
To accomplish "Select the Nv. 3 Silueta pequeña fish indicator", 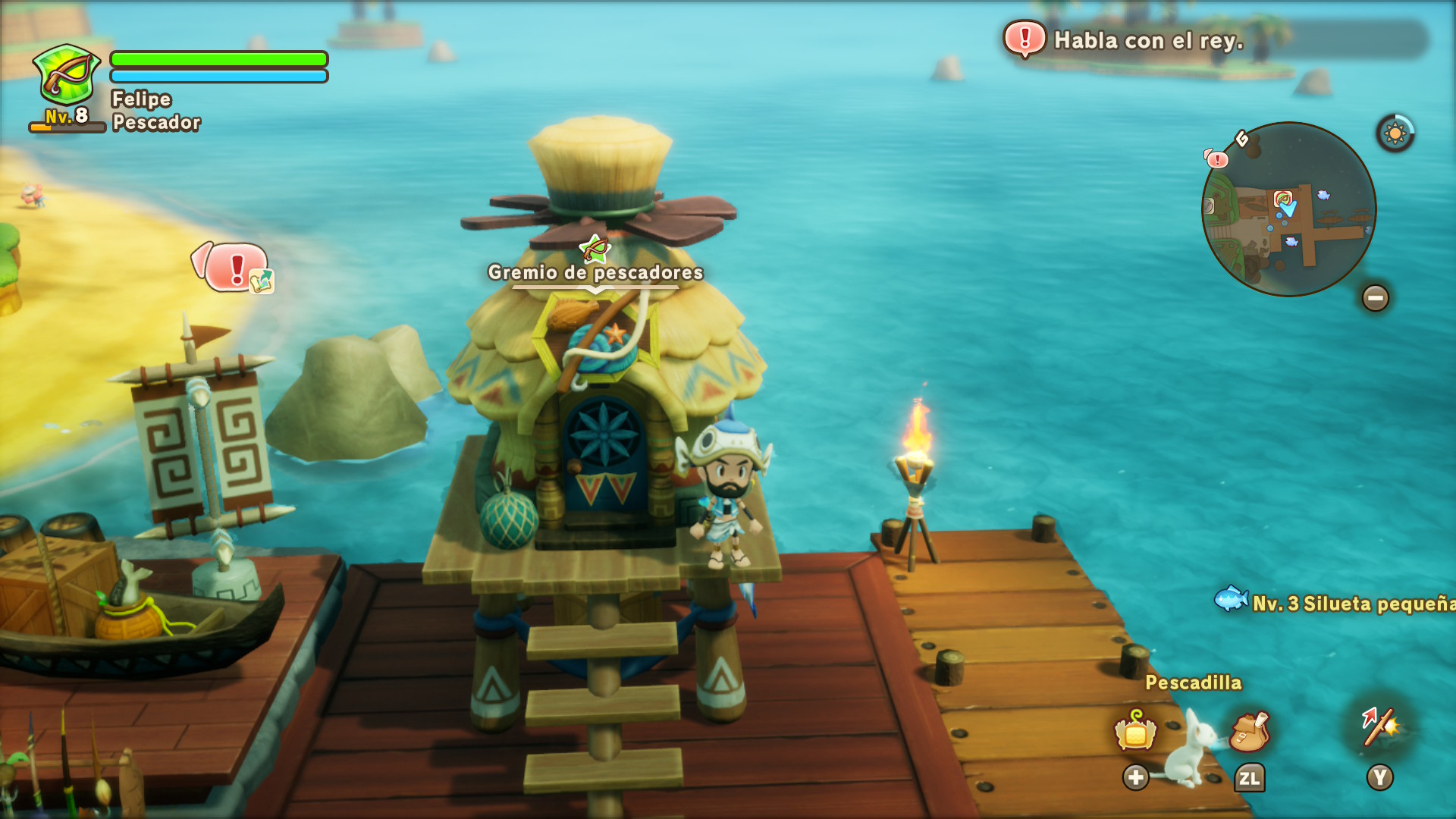I will click(x=1335, y=602).
